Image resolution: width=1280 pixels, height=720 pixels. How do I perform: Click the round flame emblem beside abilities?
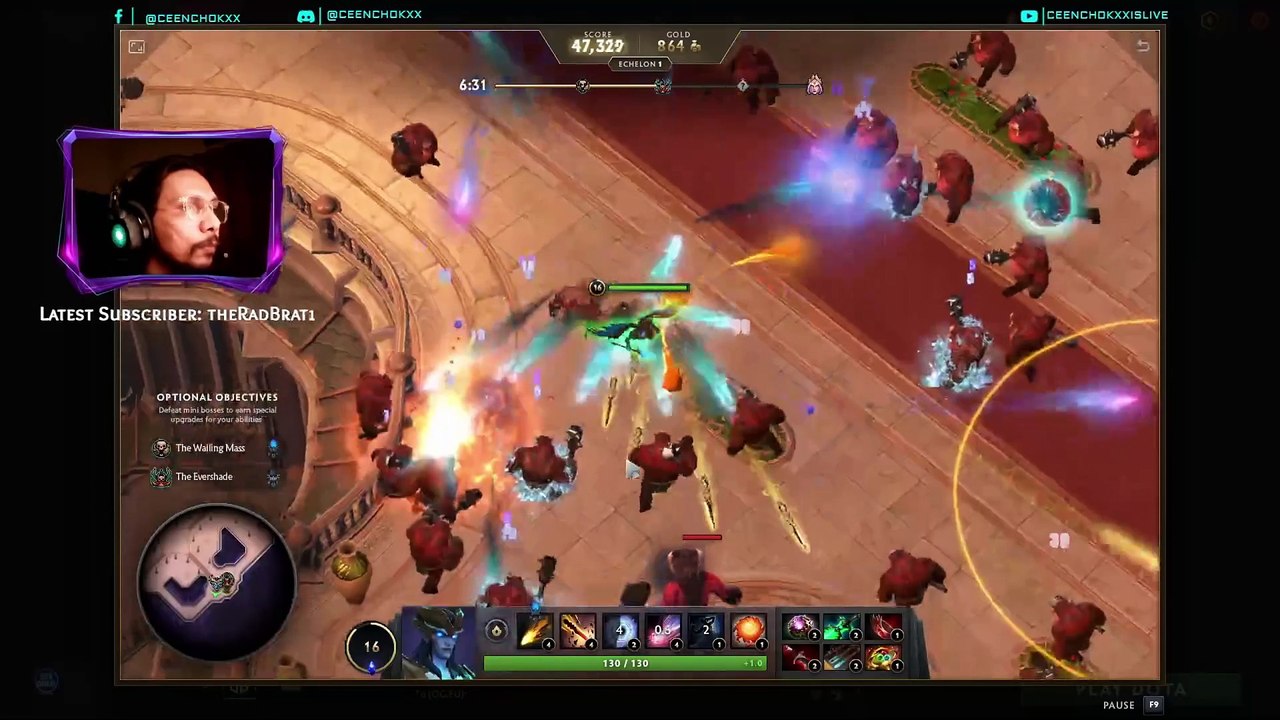pyautogui.click(x=496, y=630)
